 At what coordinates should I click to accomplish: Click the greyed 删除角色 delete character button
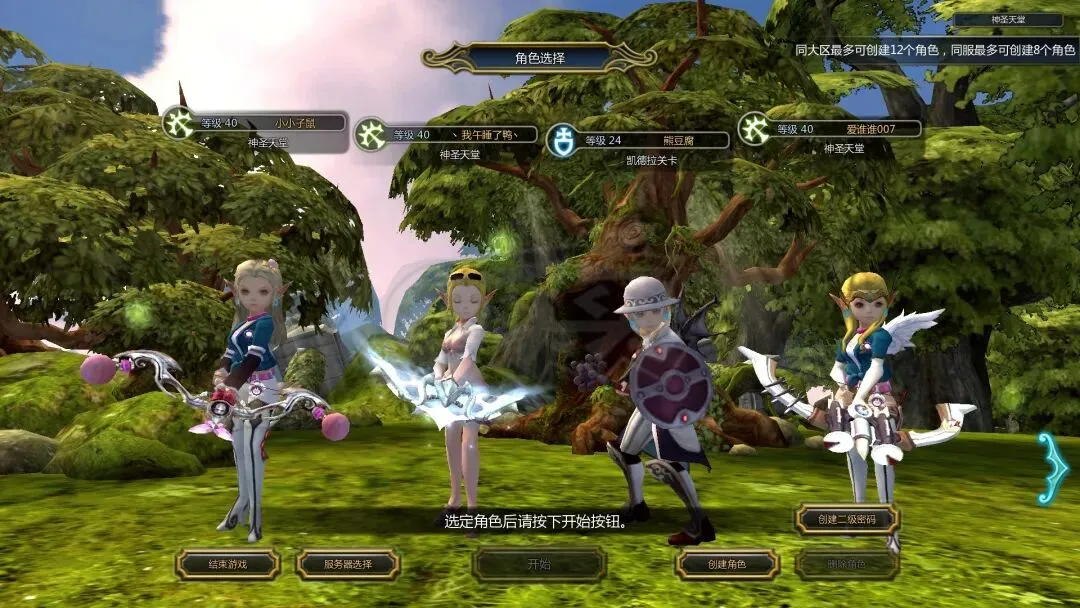(x=847, y=564)
